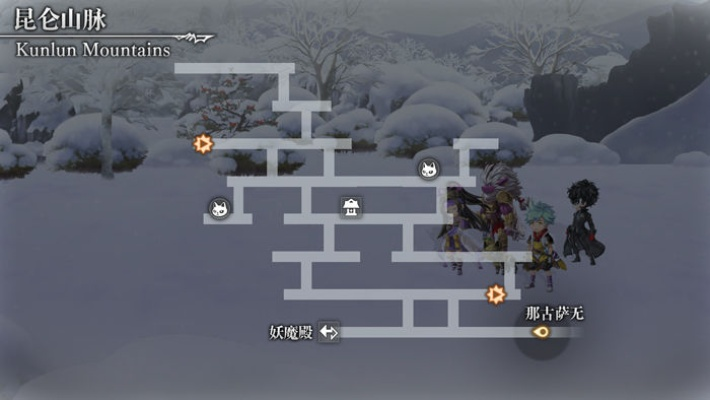Viewport: 710px width, 400px height.
Task: Click the 妖魔殿 exit arrow marker
Action: pyautogui.click(x=329, y=332)
